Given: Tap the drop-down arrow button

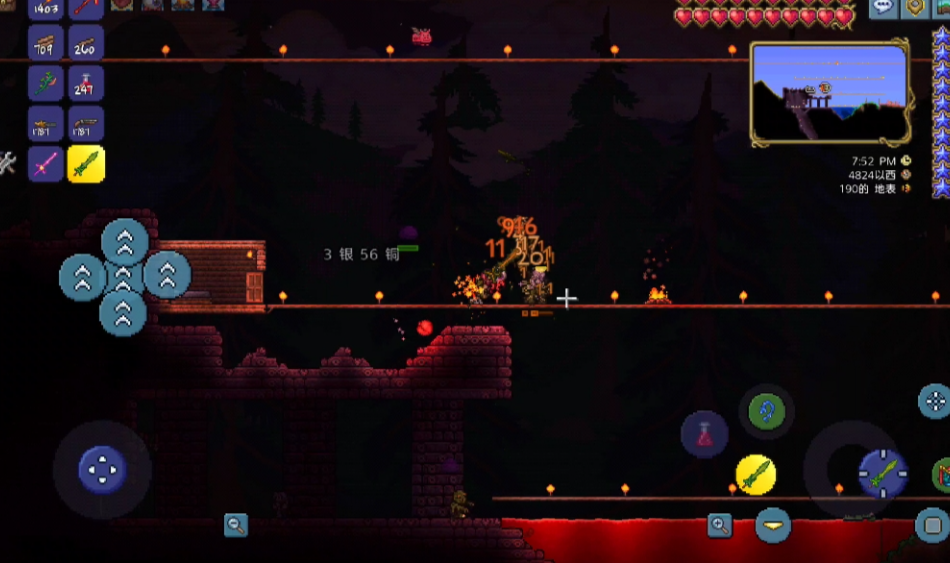Looking at the screenshot, I should tap(772, 524).
